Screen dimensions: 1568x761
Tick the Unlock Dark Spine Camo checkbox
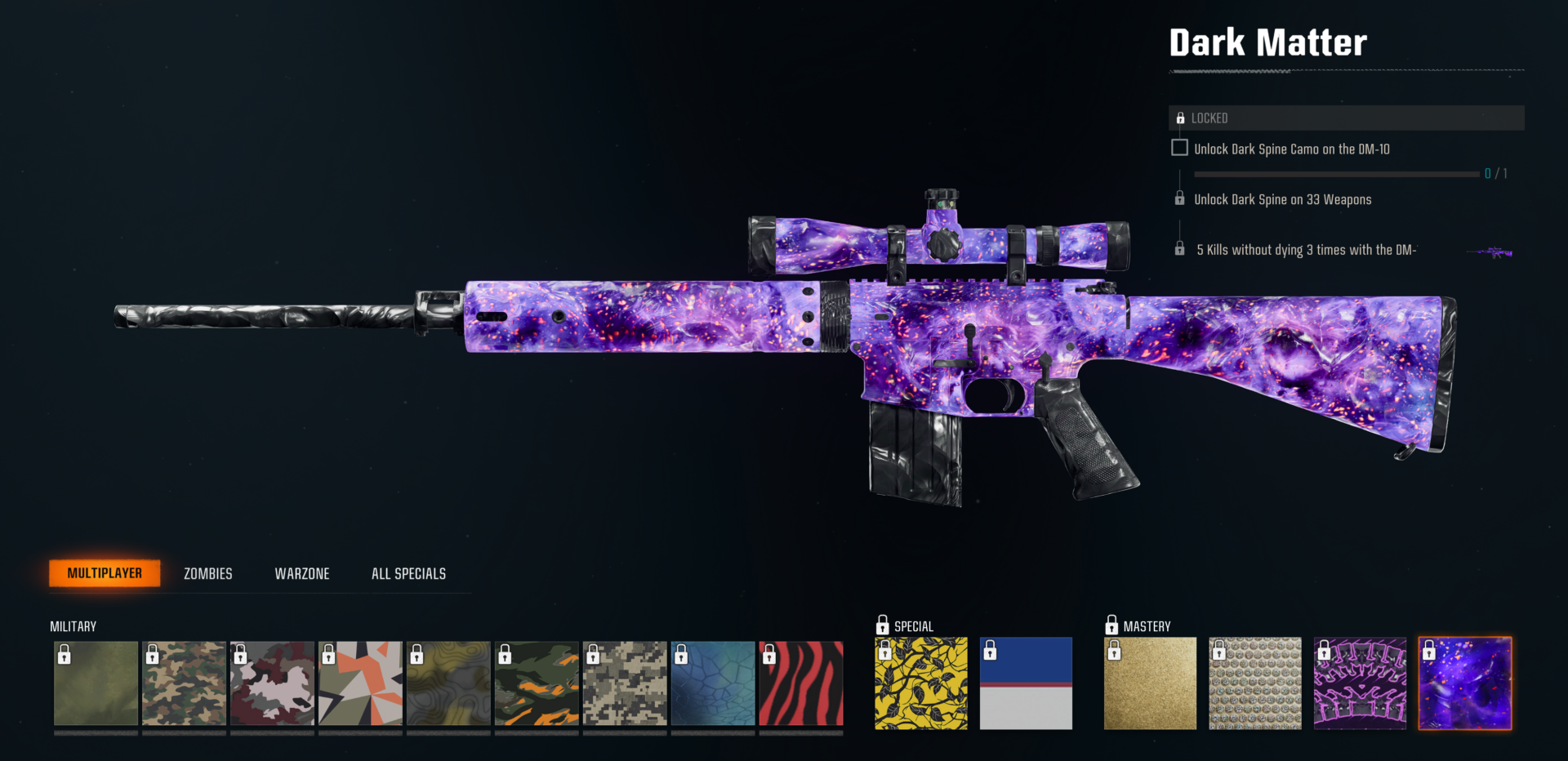click(x=1179, y=148)
